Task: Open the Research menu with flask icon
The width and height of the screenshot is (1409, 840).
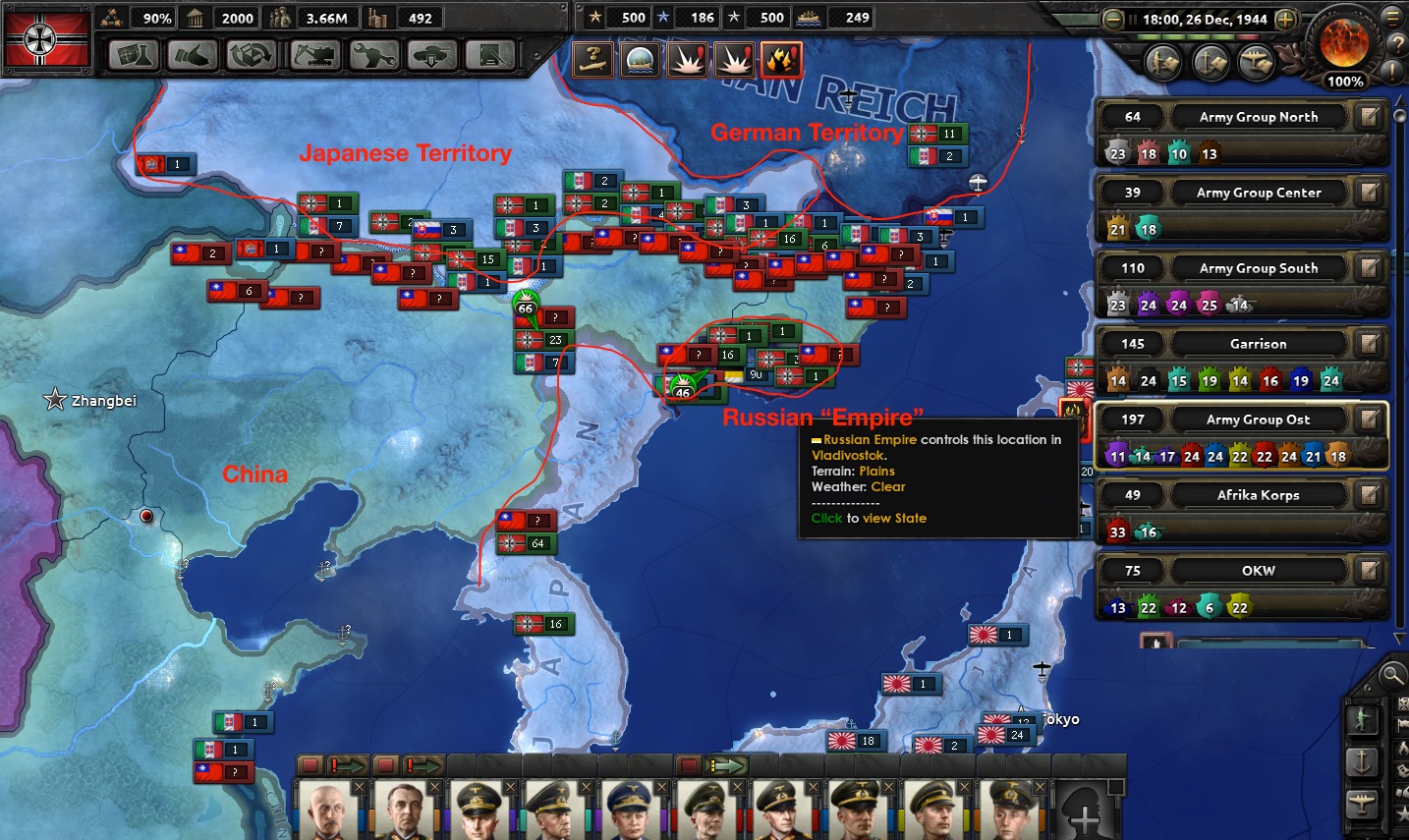Action: click(134, 57)
